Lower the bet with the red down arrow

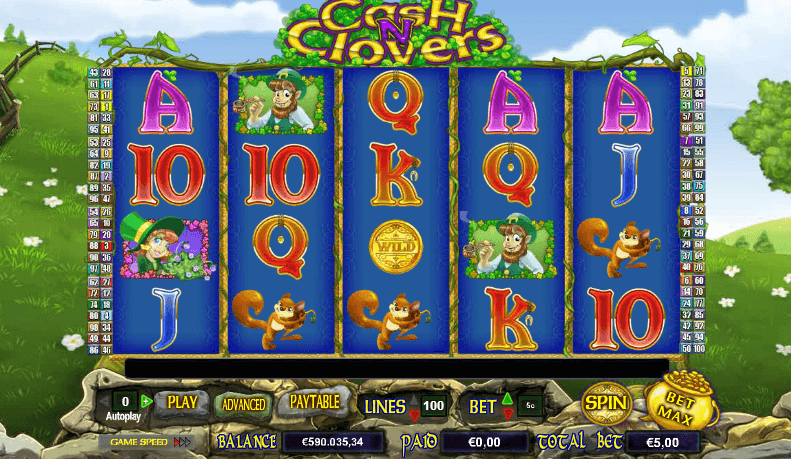tap(506, 413)
